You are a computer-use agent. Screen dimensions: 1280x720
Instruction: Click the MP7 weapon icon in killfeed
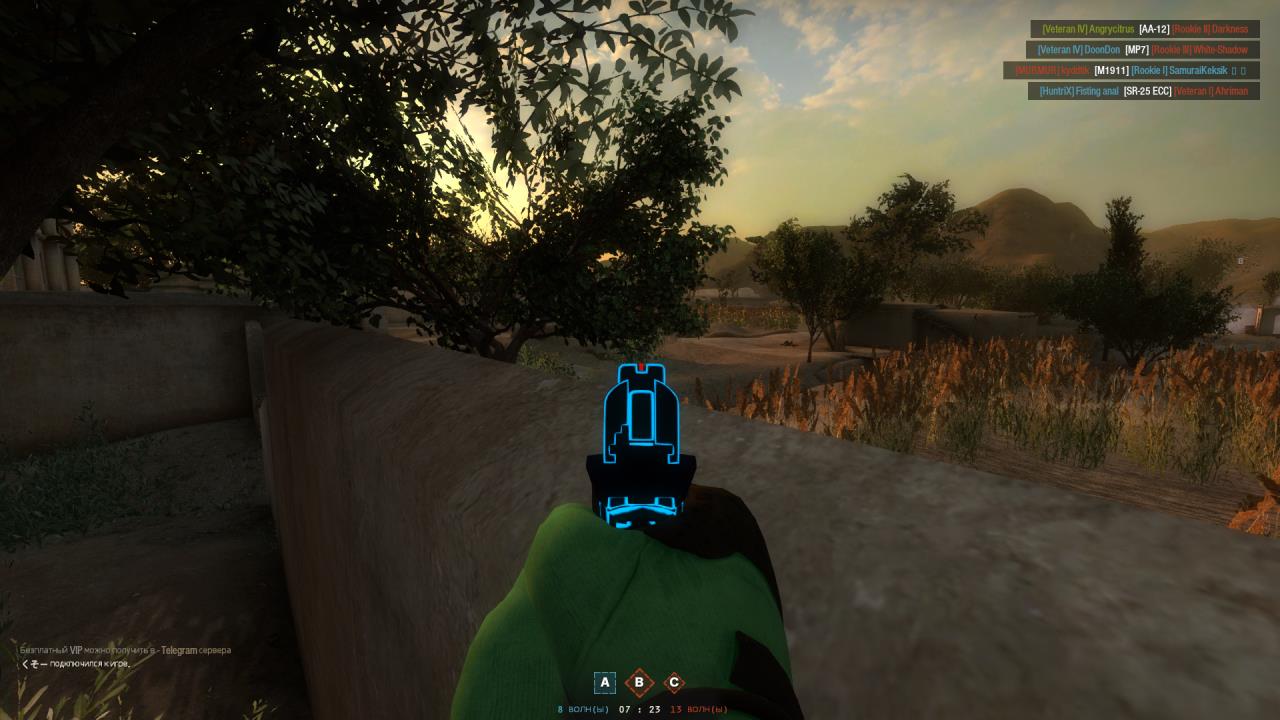(1137, 48)
